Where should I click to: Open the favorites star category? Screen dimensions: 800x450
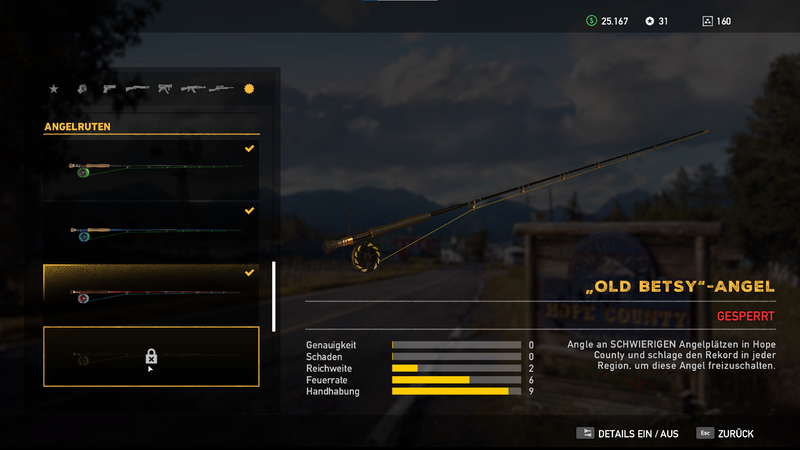pos(53,89)
